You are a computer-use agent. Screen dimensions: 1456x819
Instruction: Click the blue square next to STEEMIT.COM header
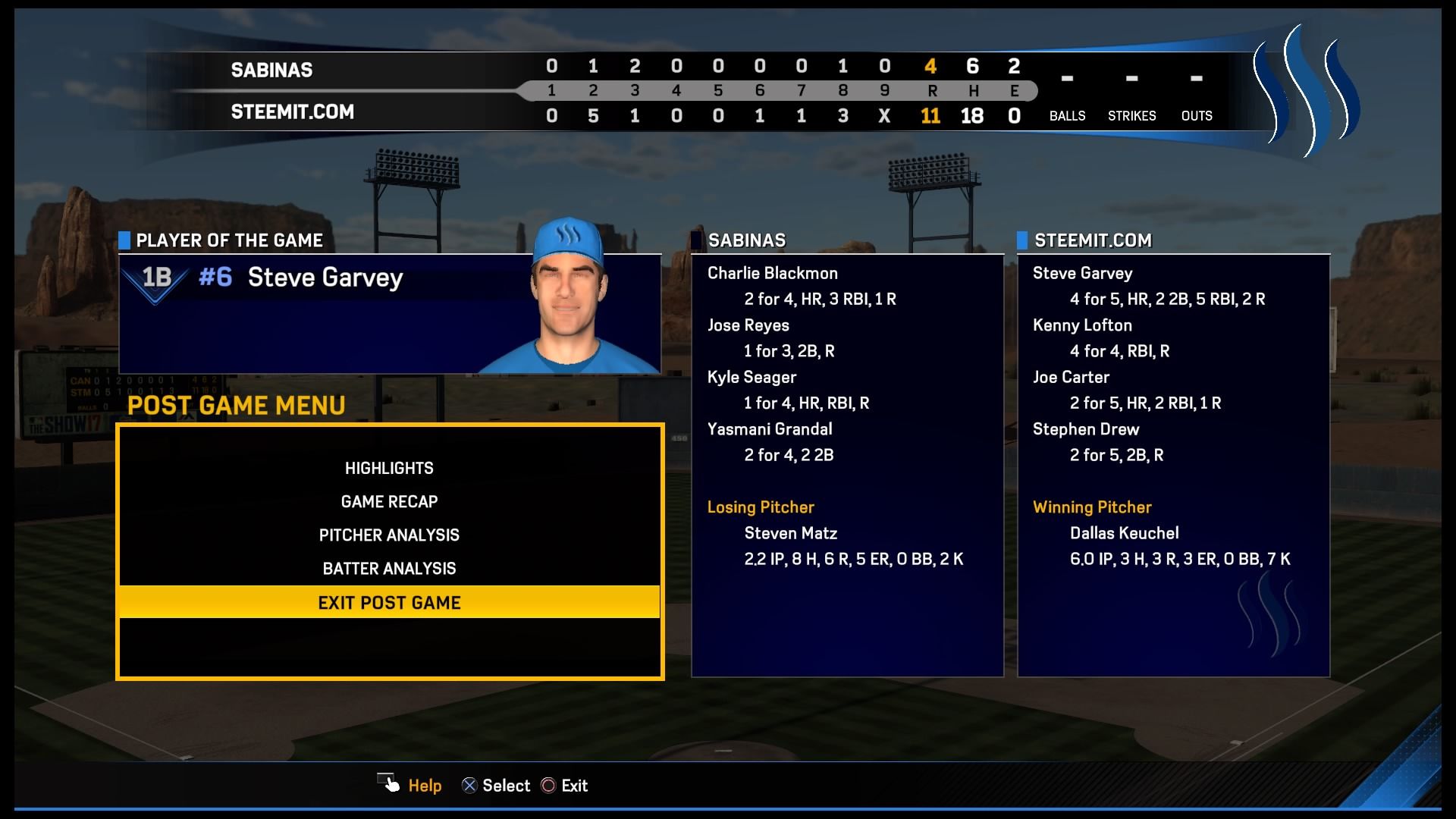pos(1021,240)
